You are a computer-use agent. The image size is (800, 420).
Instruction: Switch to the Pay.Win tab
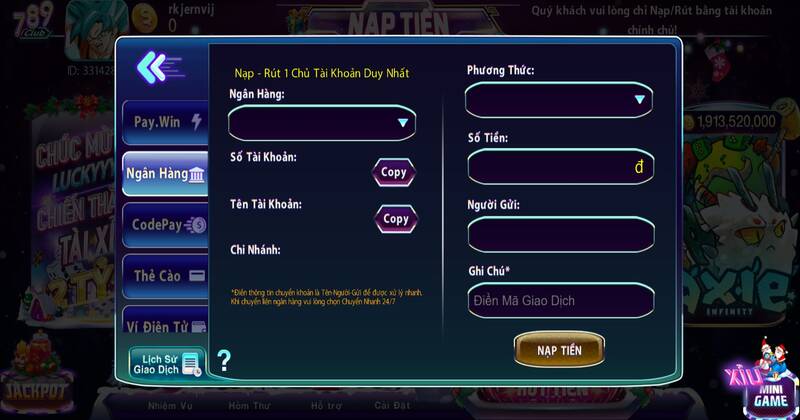point(164,122)
